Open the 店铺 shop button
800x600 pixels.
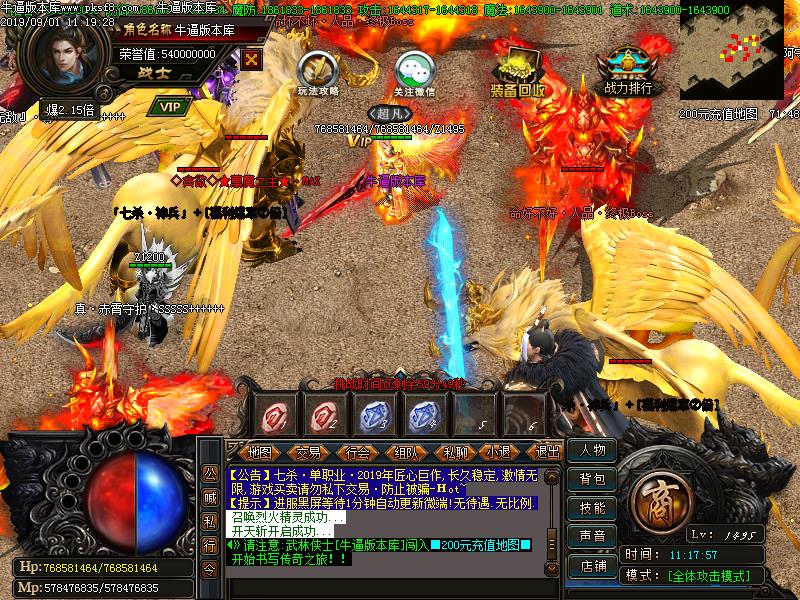[592, 565]
